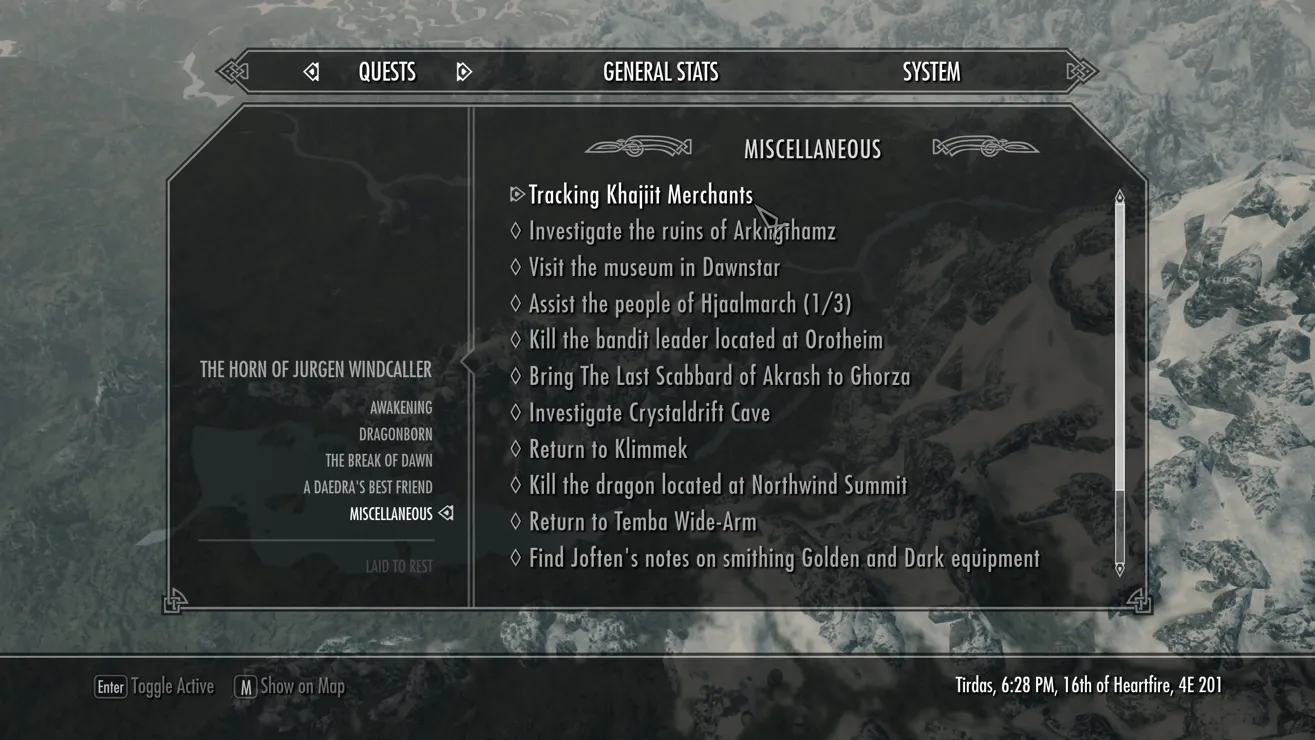
Task: Select Visit the museum in Dawnstar objective
Action: pos(654,268)
